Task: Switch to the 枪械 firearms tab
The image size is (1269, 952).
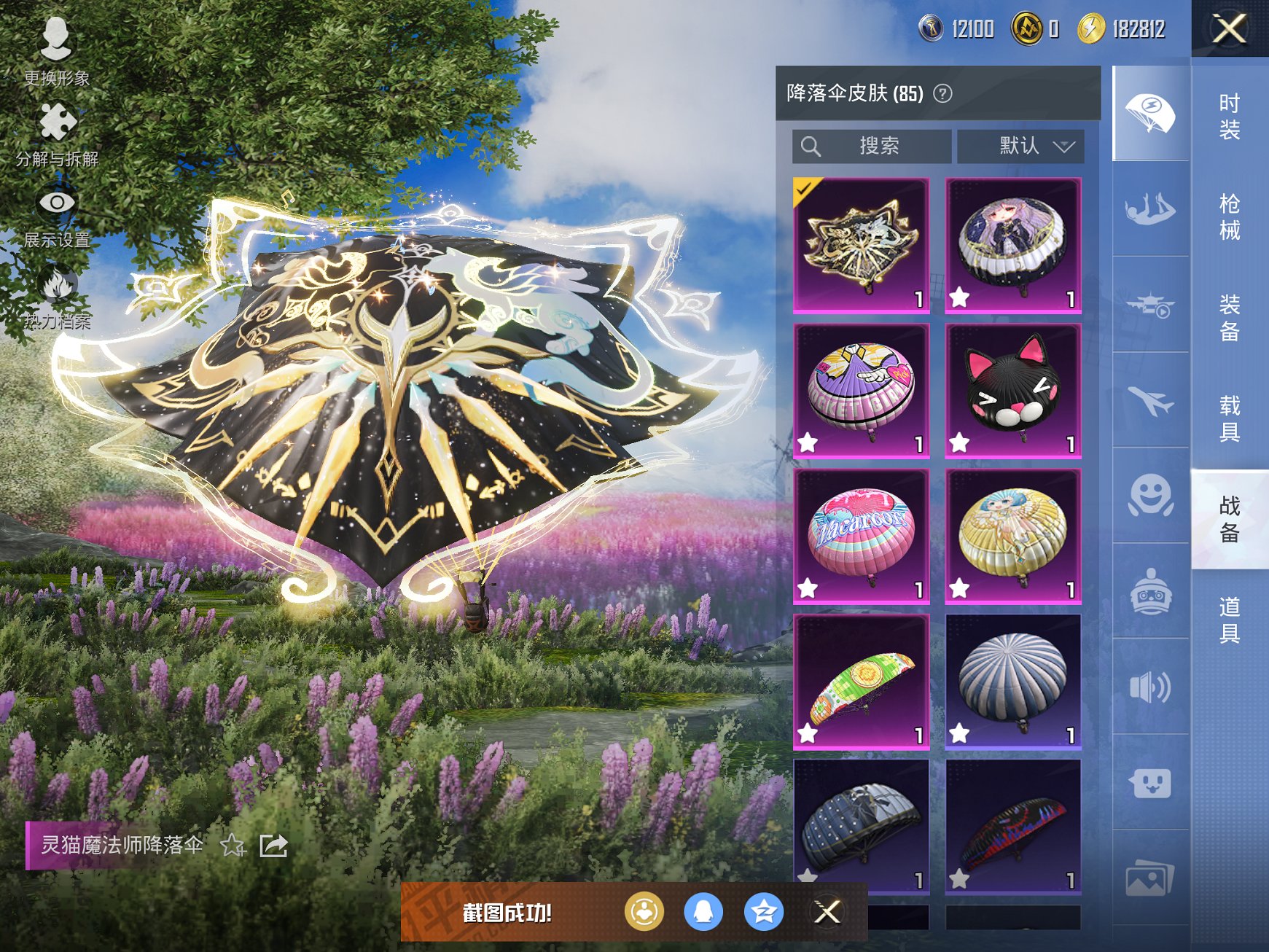Action: click(1230, 216)
